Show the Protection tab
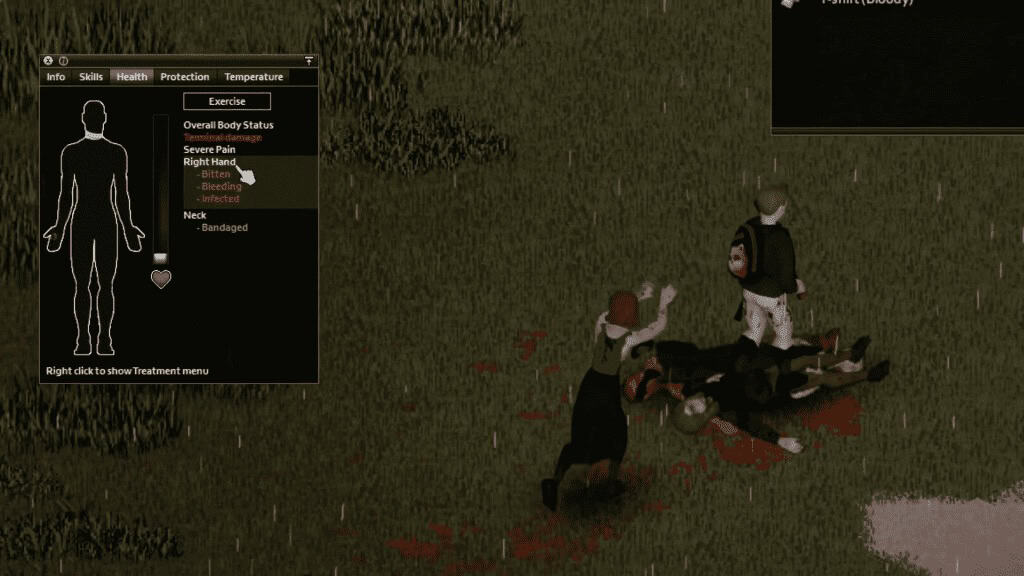This screenshot has height=576, width=1024. point(185,77)
